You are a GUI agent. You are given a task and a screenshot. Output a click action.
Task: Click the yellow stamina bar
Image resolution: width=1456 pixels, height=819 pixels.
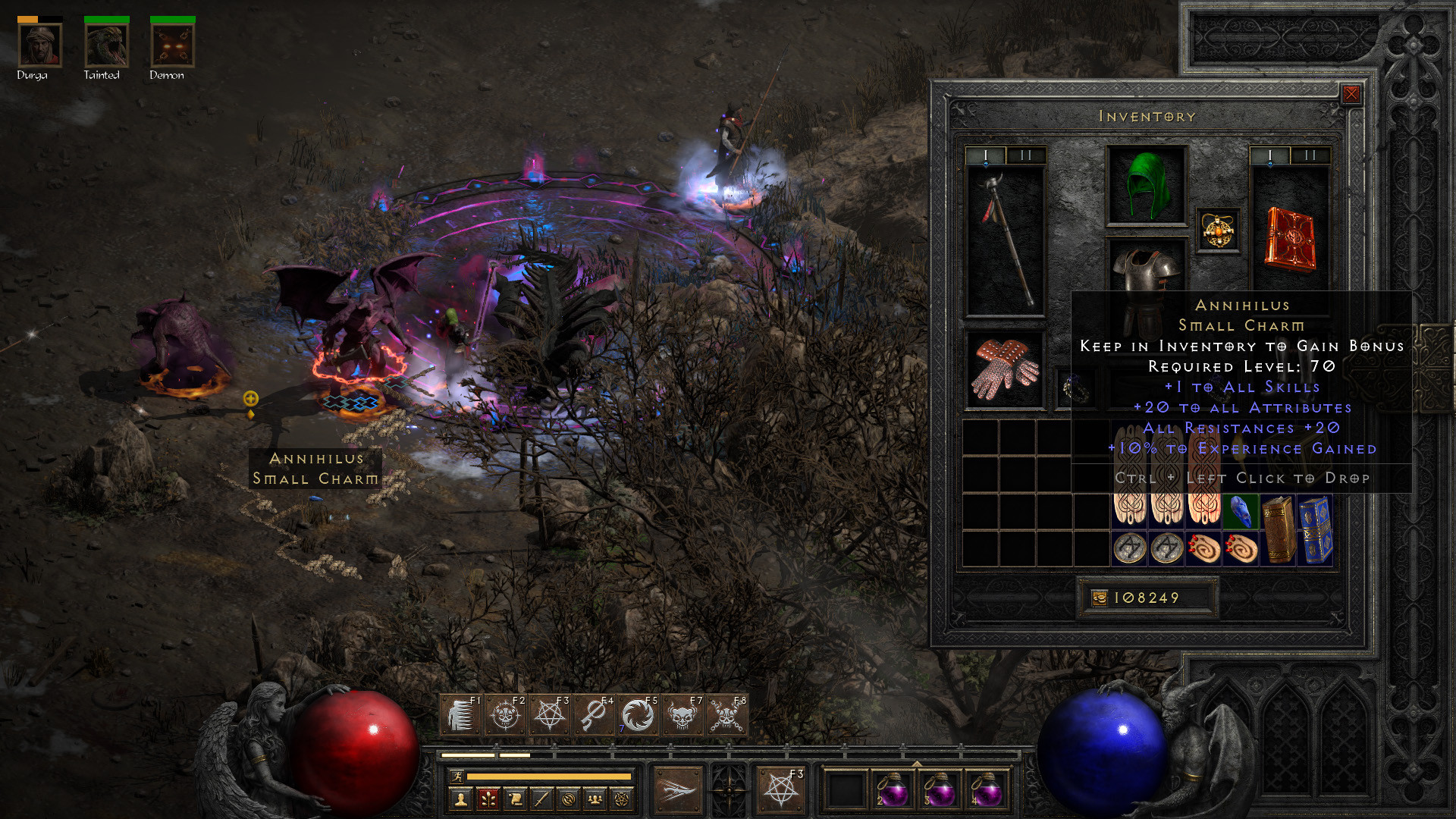coord(550,775)
